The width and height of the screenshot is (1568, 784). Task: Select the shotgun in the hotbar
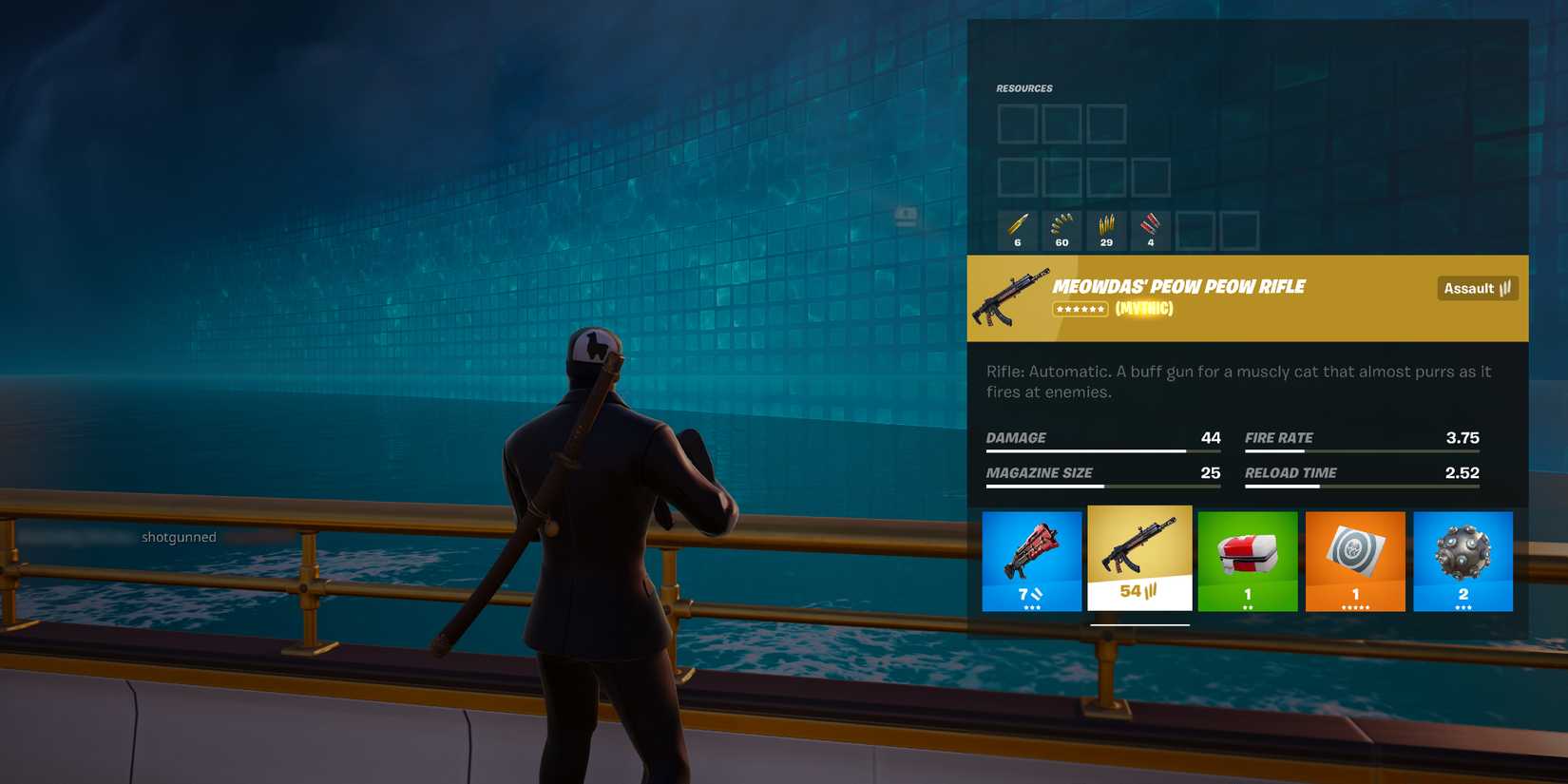coord(1031,561)
